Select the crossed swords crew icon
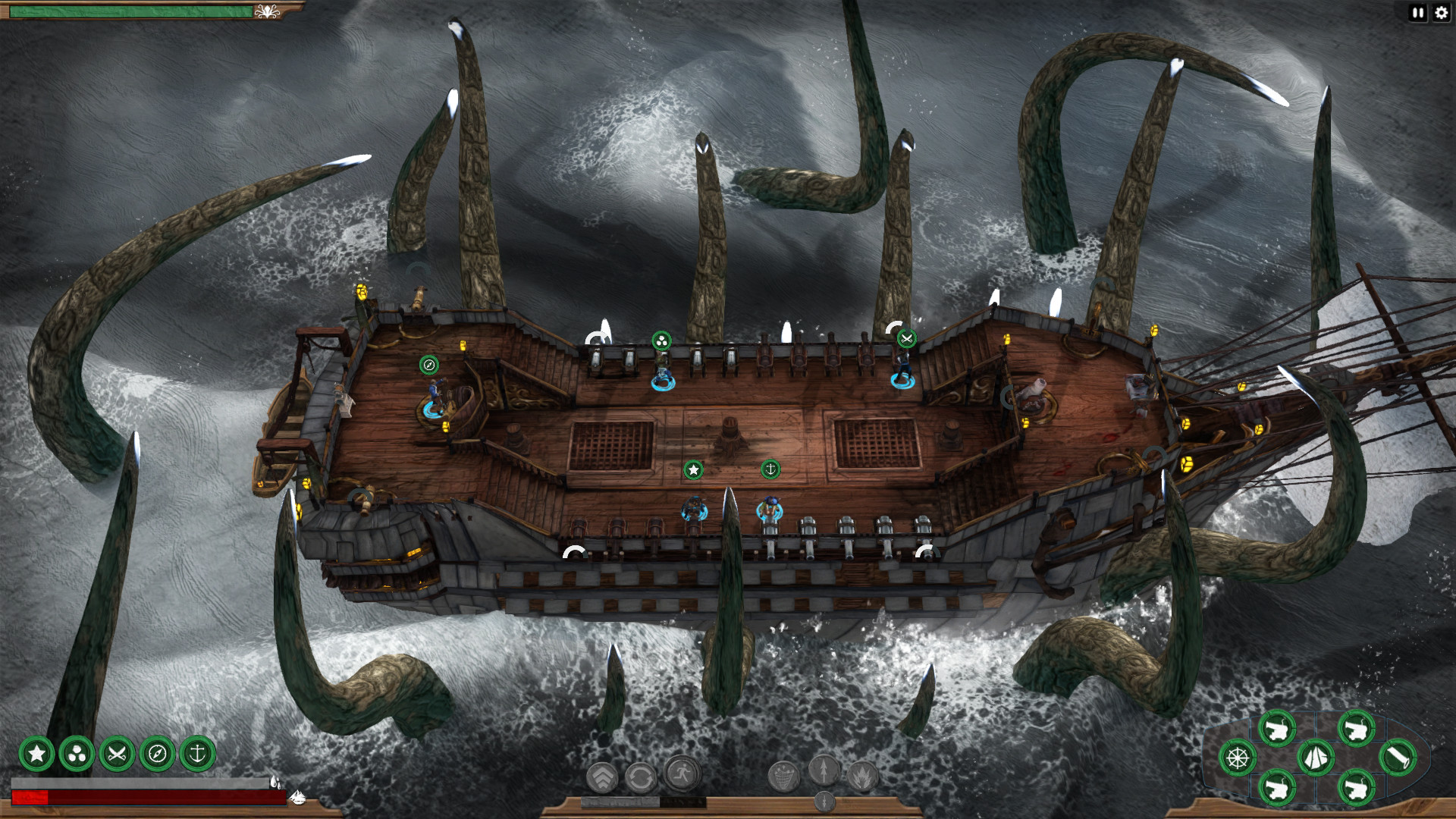The height and width of the screenshot is (819, 1456). point(117,754)
